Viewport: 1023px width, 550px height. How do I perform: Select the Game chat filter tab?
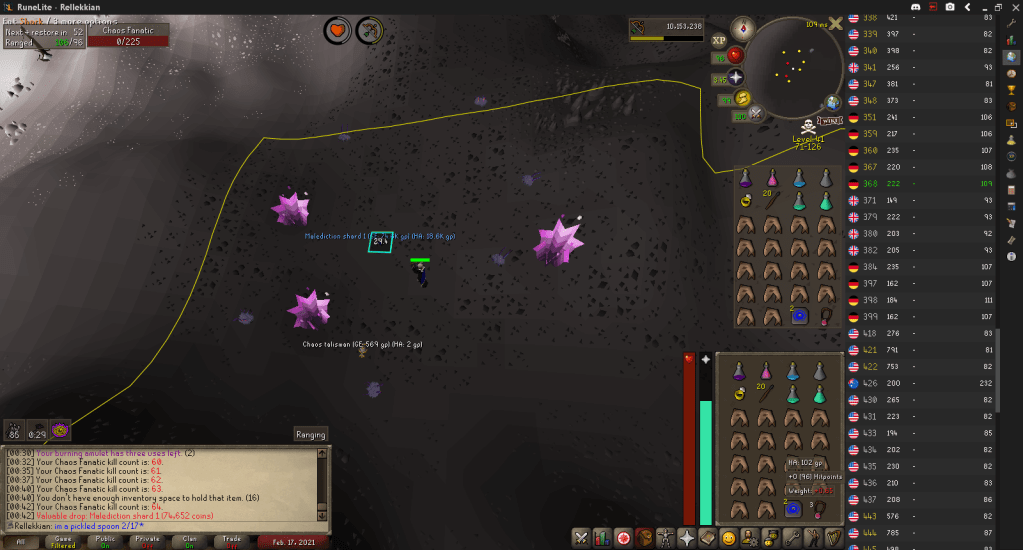click(62, 541)
